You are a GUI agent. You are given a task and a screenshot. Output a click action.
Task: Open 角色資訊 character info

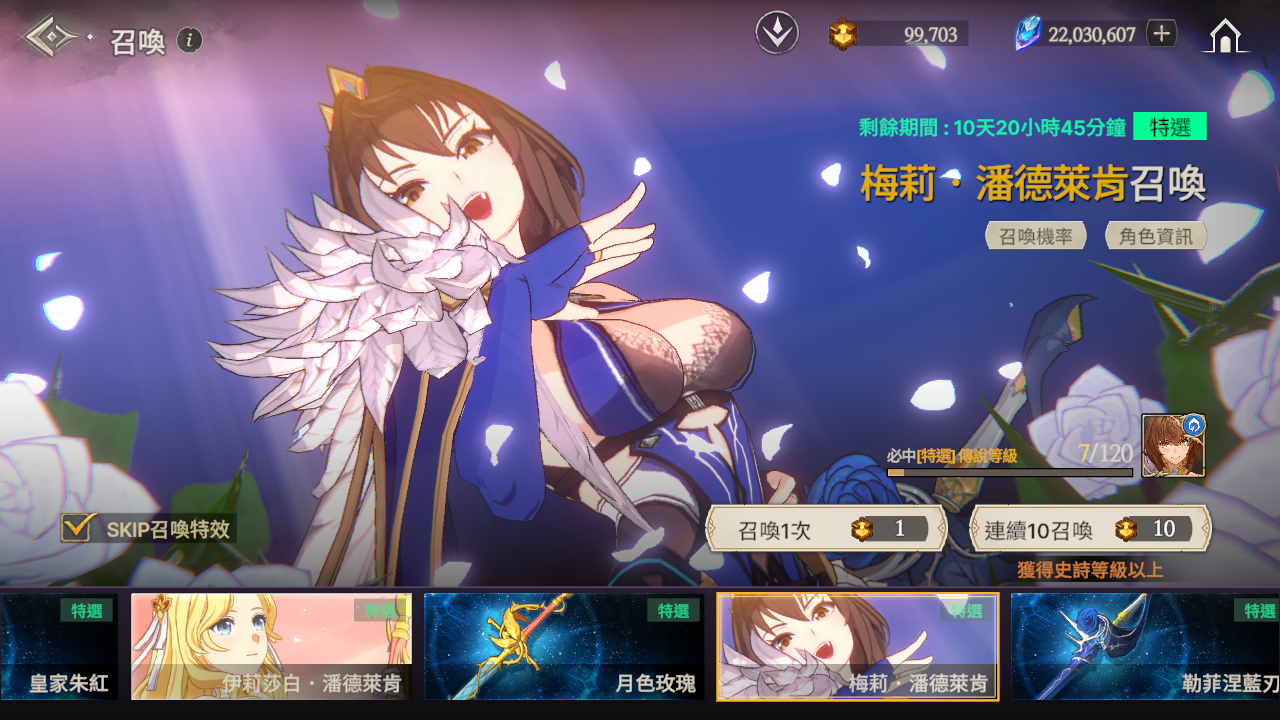[1156, 236]
